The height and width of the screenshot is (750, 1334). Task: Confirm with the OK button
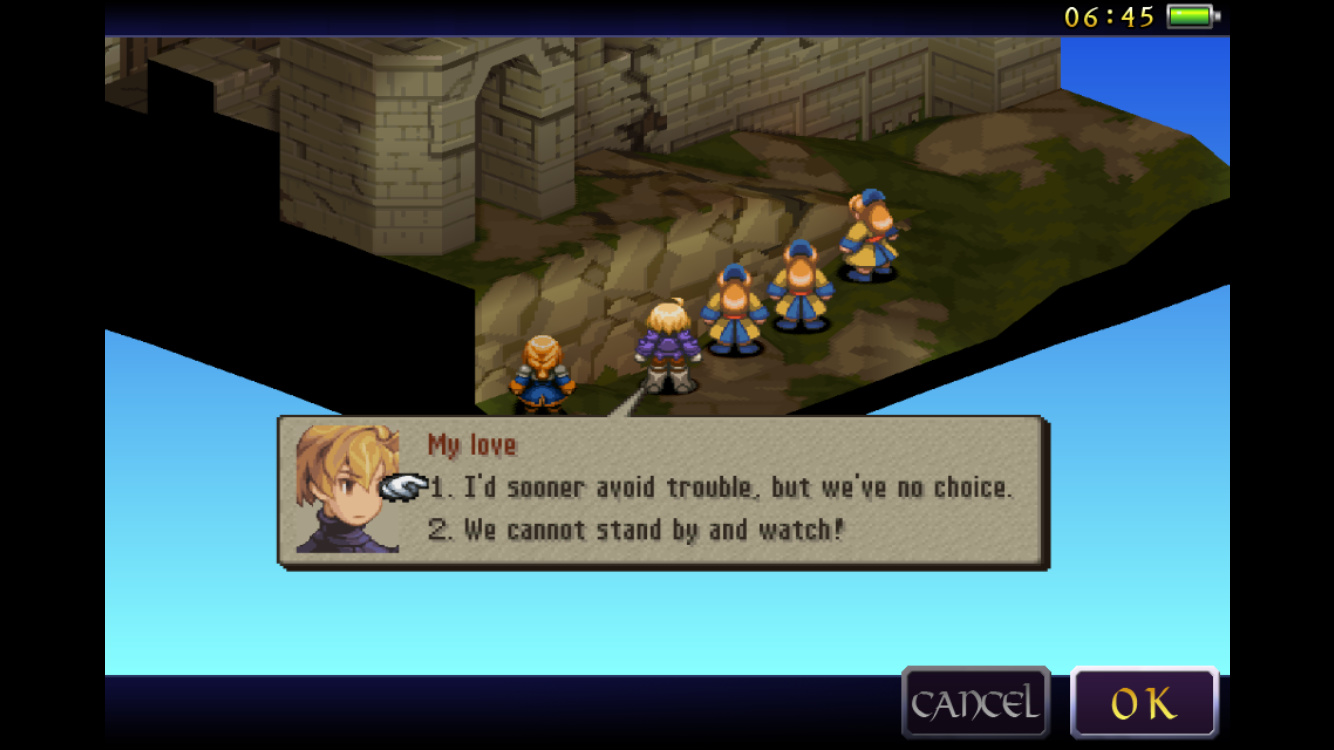tap(1144, 703)
